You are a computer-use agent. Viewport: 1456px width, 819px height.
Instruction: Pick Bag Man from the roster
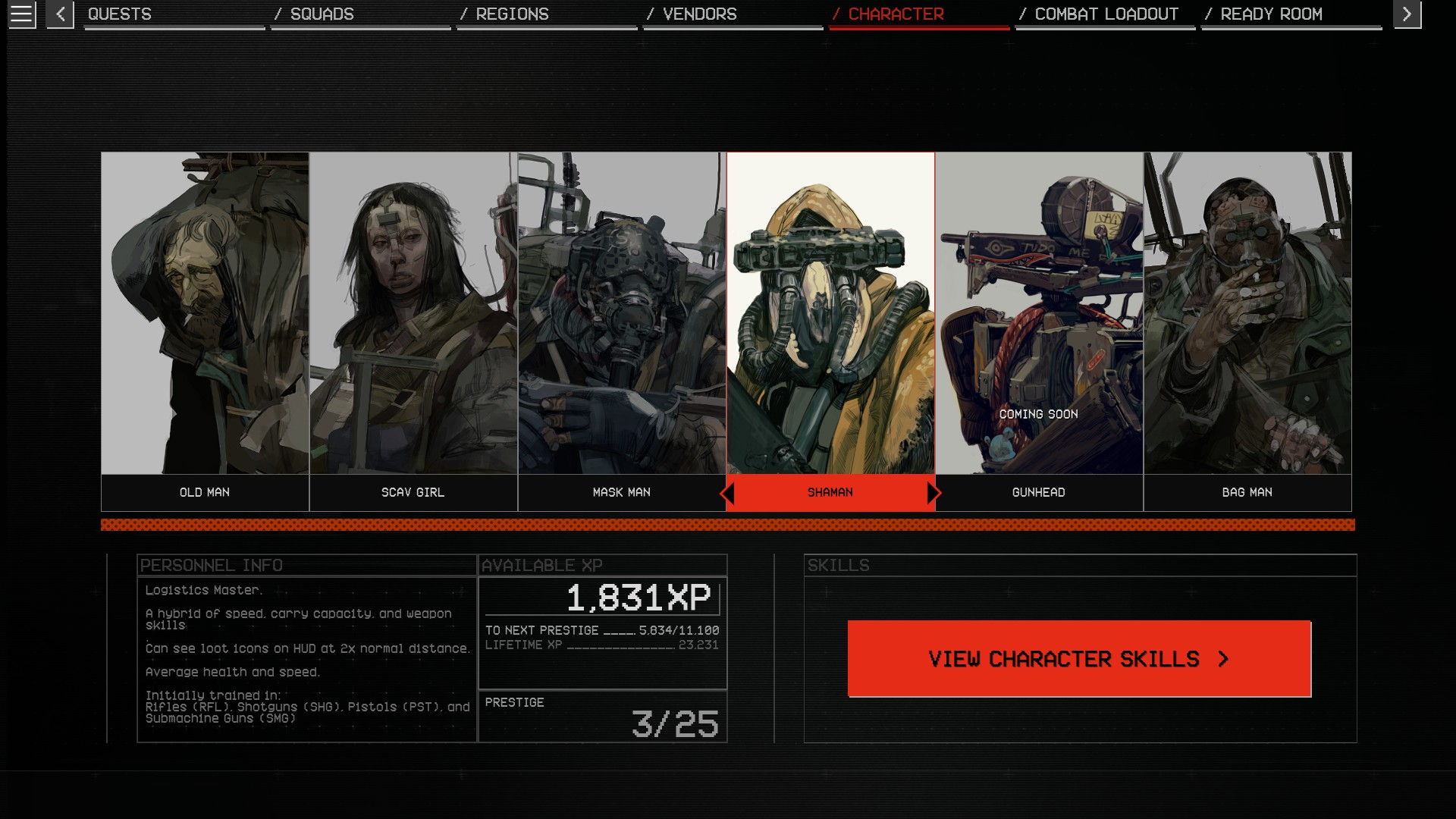coord(1247,318)
